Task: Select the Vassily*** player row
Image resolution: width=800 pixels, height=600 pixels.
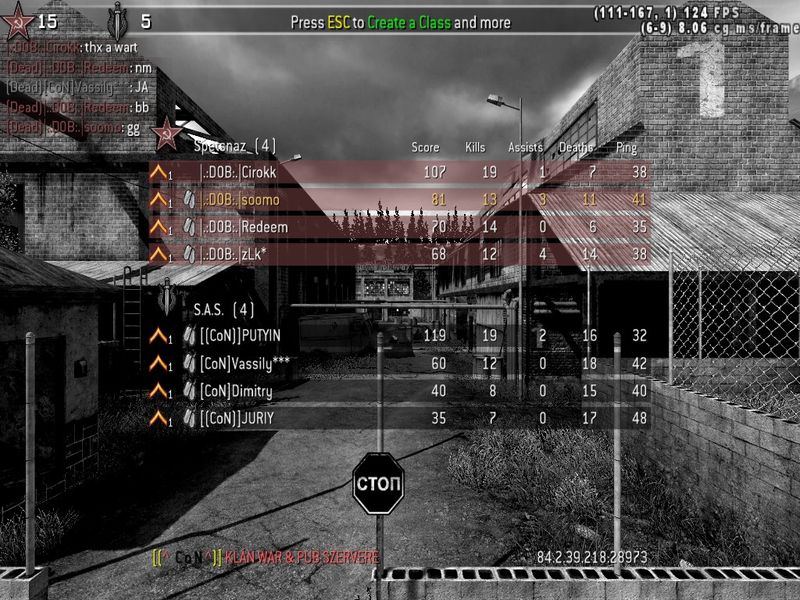Action: tap(400, 363)
